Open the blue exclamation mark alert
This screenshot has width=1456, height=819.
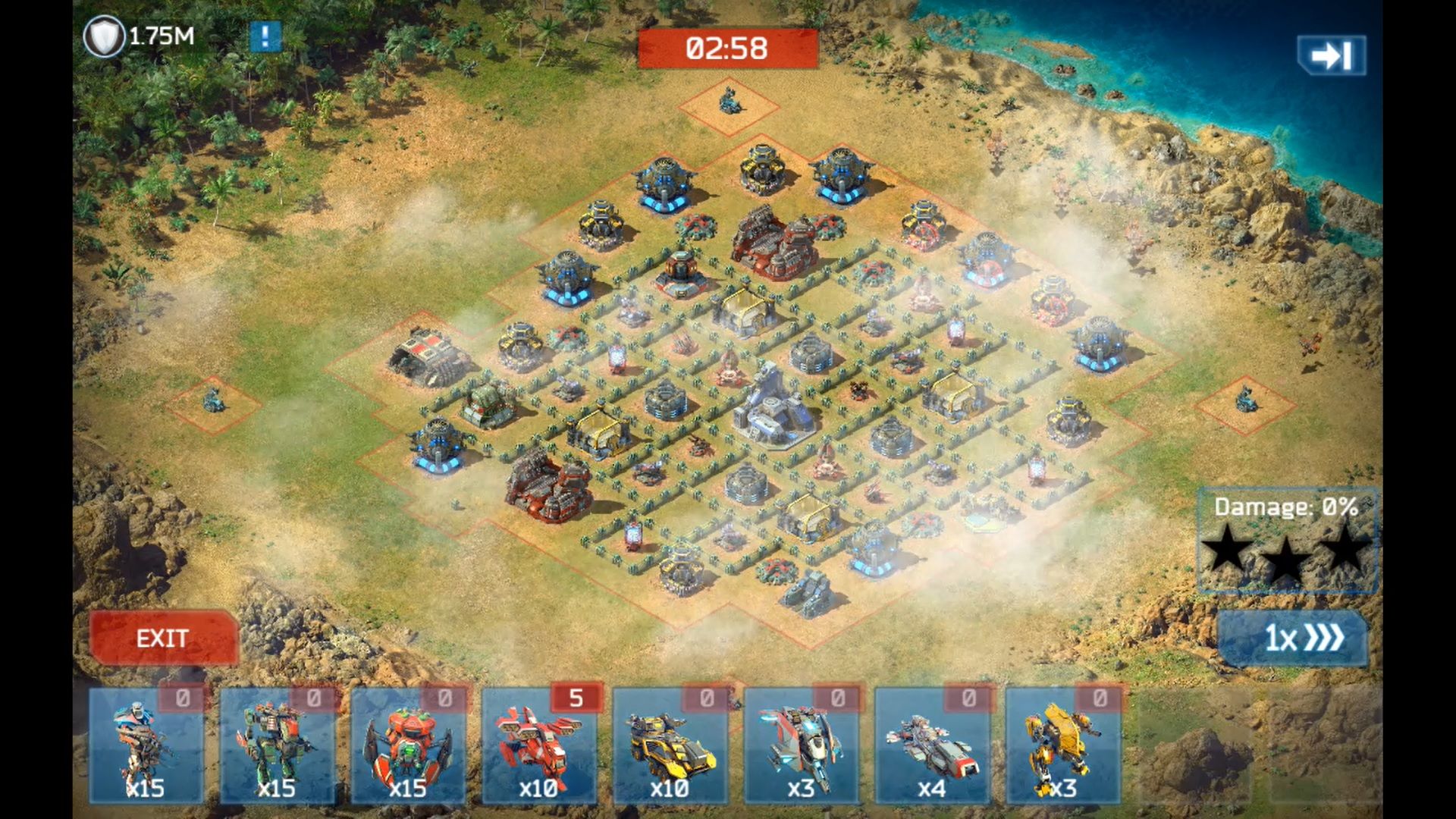click(x=265, y=36)
